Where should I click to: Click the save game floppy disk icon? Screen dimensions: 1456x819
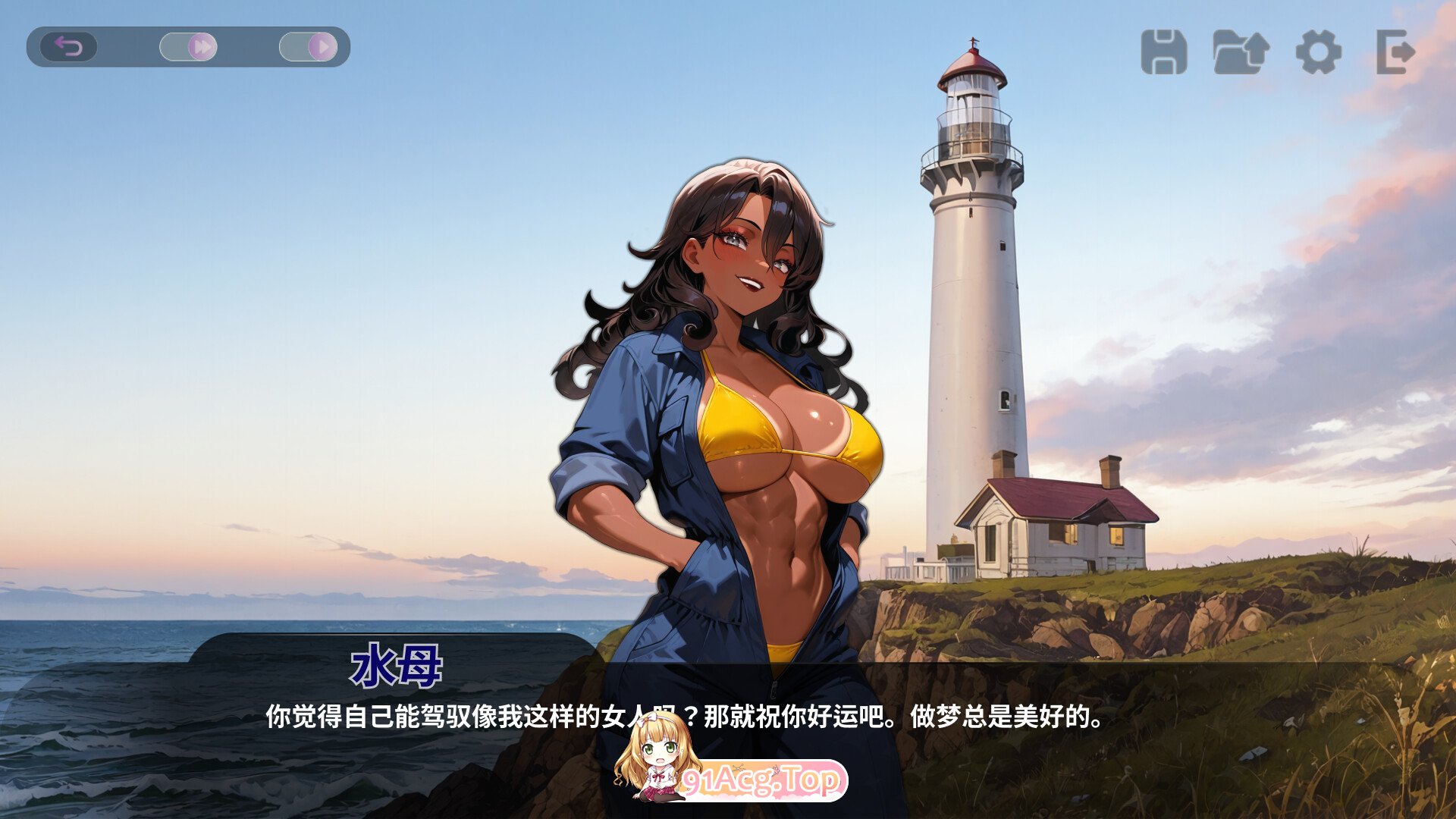pyautogui.click(x=1163, y=49)
